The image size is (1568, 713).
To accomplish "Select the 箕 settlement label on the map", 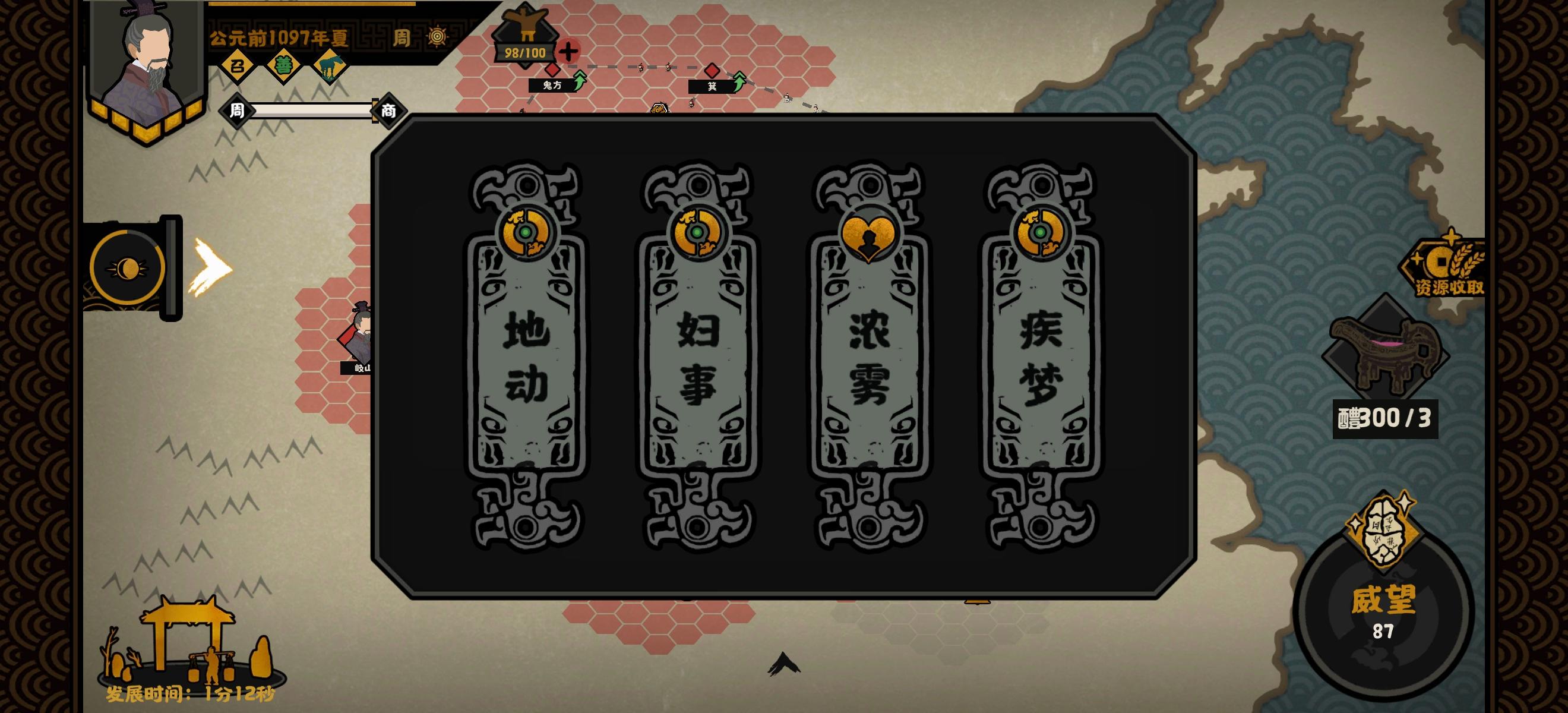I will 711,86.
